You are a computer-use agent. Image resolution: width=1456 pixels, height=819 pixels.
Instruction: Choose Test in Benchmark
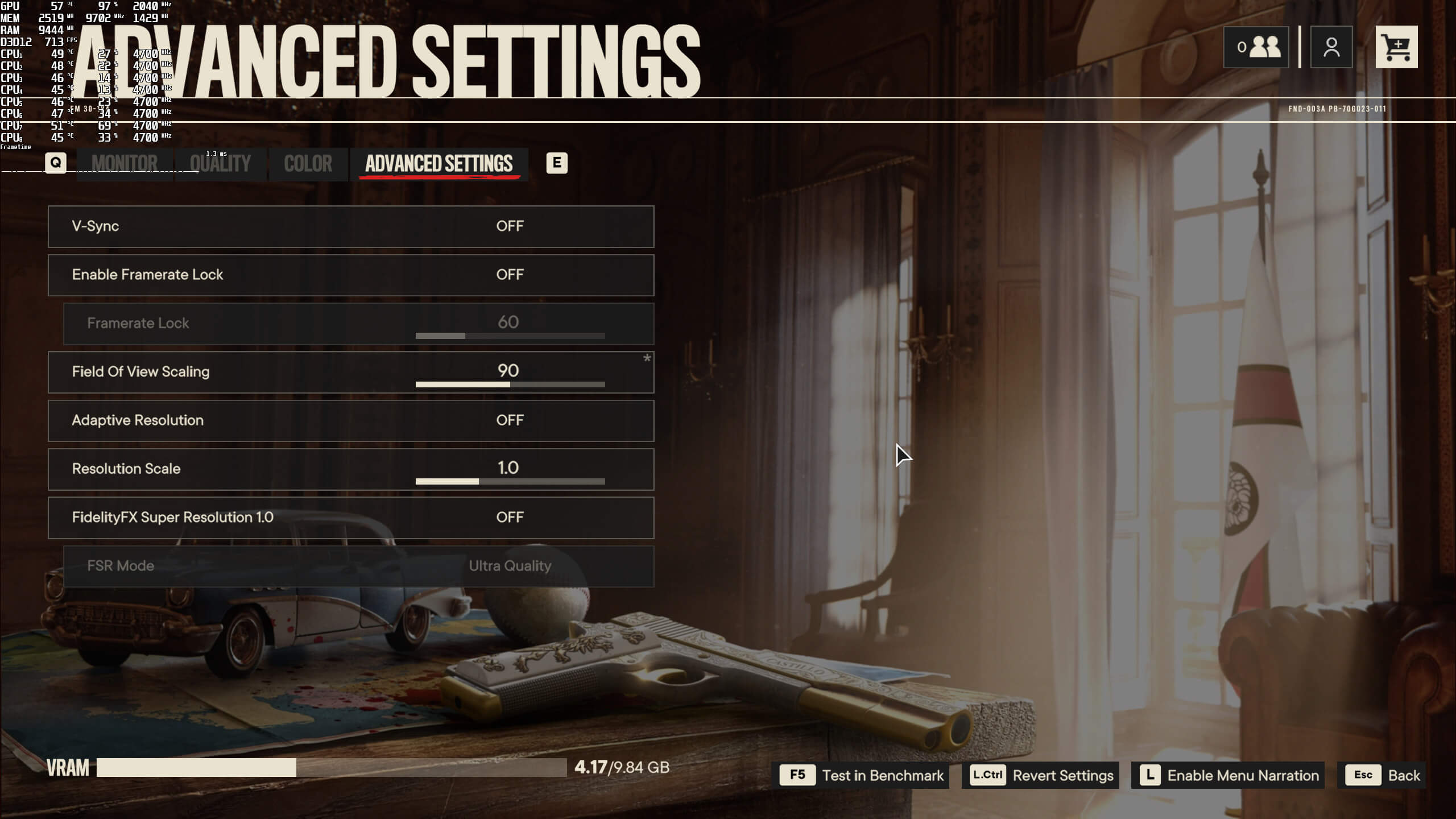coord(863,775)
